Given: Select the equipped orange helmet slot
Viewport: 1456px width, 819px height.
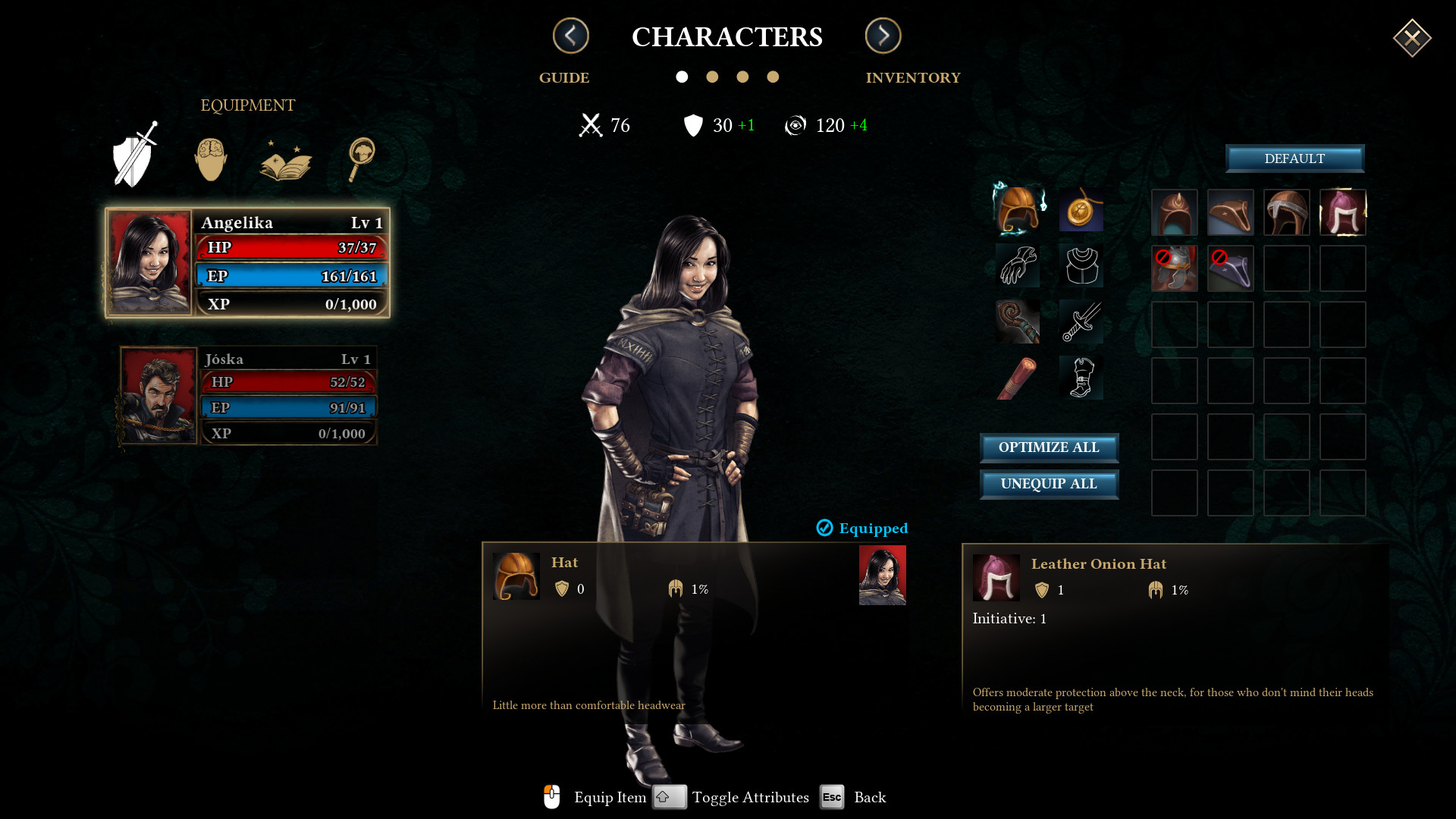Looking at the screenshot, I should pos(1018,212).
